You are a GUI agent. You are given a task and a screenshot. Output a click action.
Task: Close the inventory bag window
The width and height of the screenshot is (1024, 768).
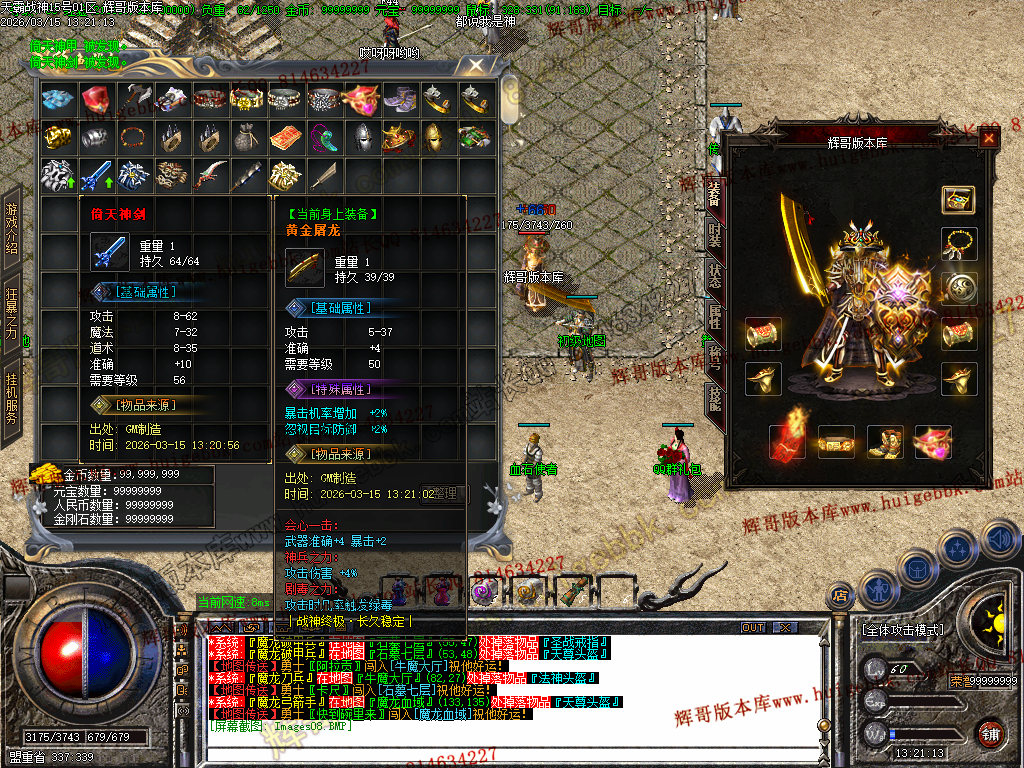pyautogui.click(x=476, y=66)
